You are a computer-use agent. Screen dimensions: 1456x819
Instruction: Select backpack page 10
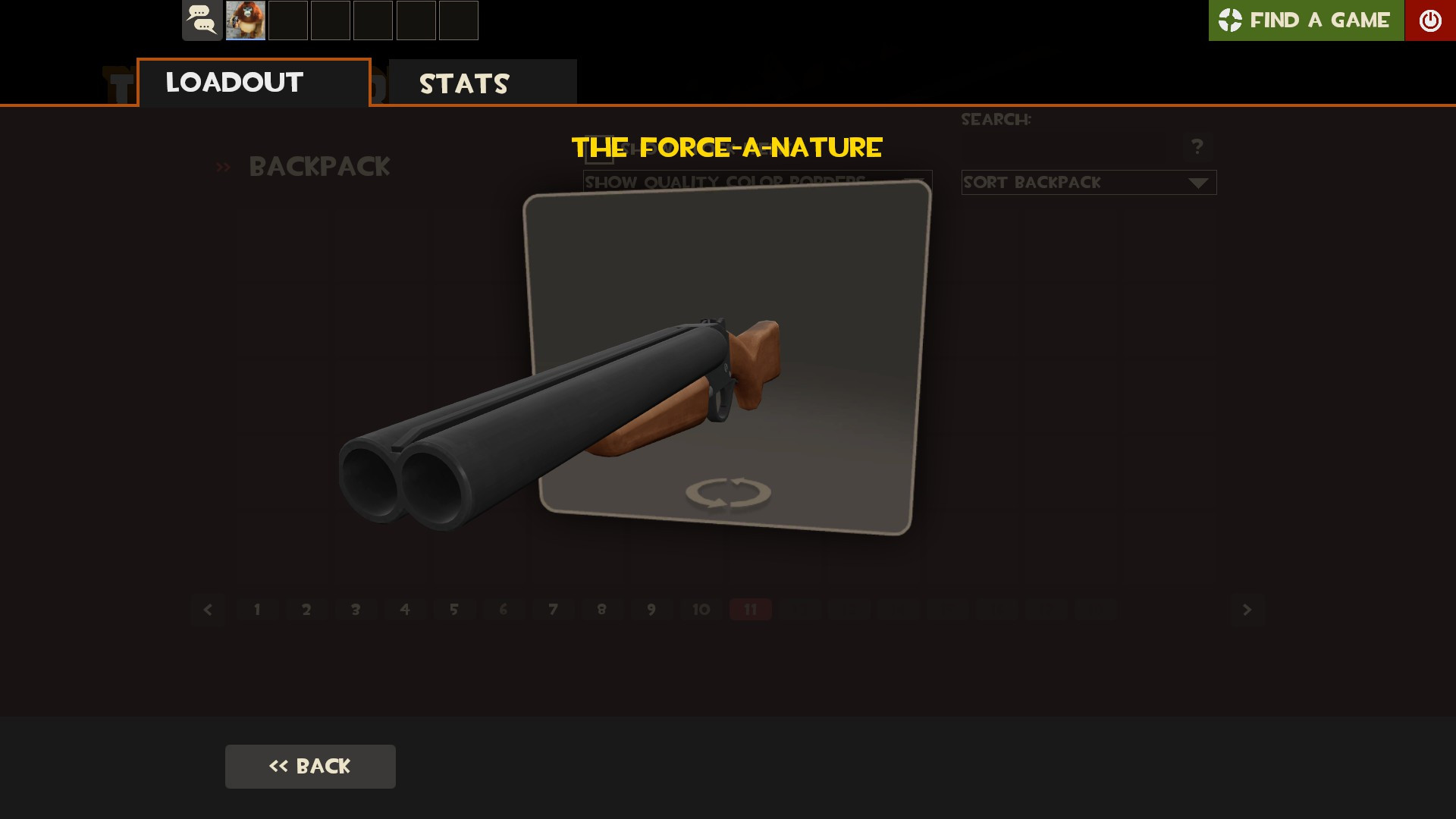point(699,609)
